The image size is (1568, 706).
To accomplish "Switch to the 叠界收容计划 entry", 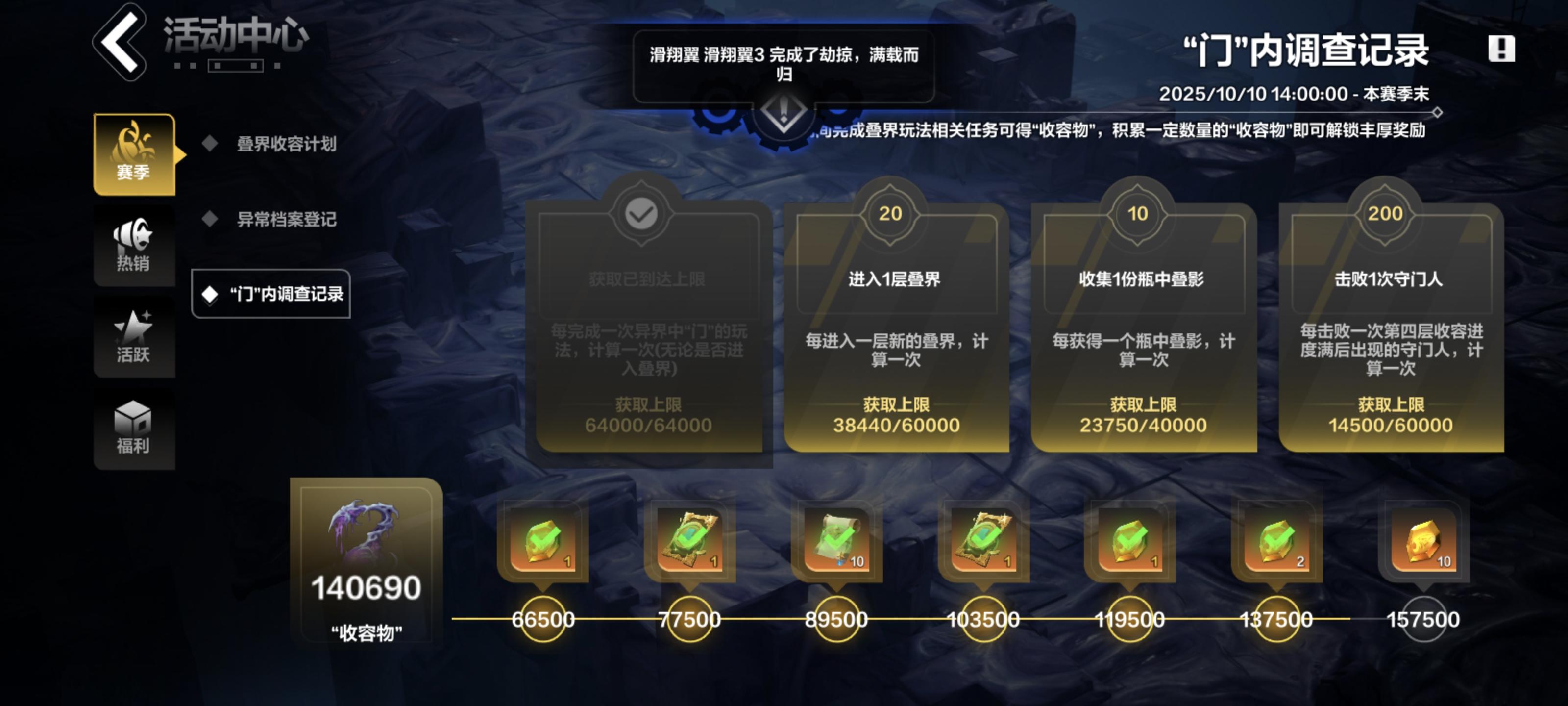I will coord(286,145).
